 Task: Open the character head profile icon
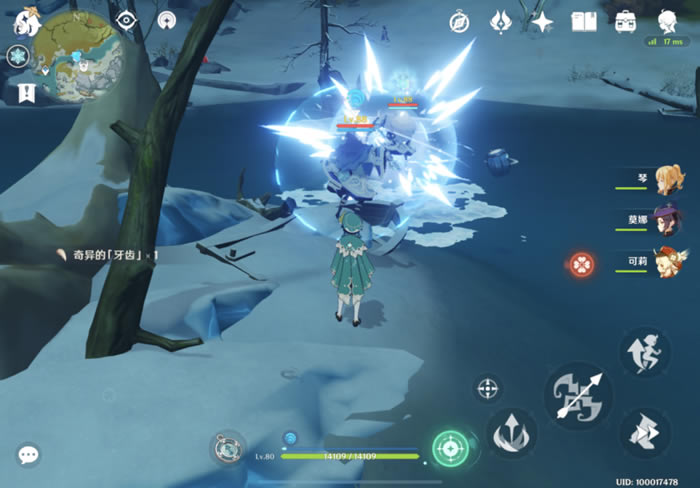pos(668,20)
